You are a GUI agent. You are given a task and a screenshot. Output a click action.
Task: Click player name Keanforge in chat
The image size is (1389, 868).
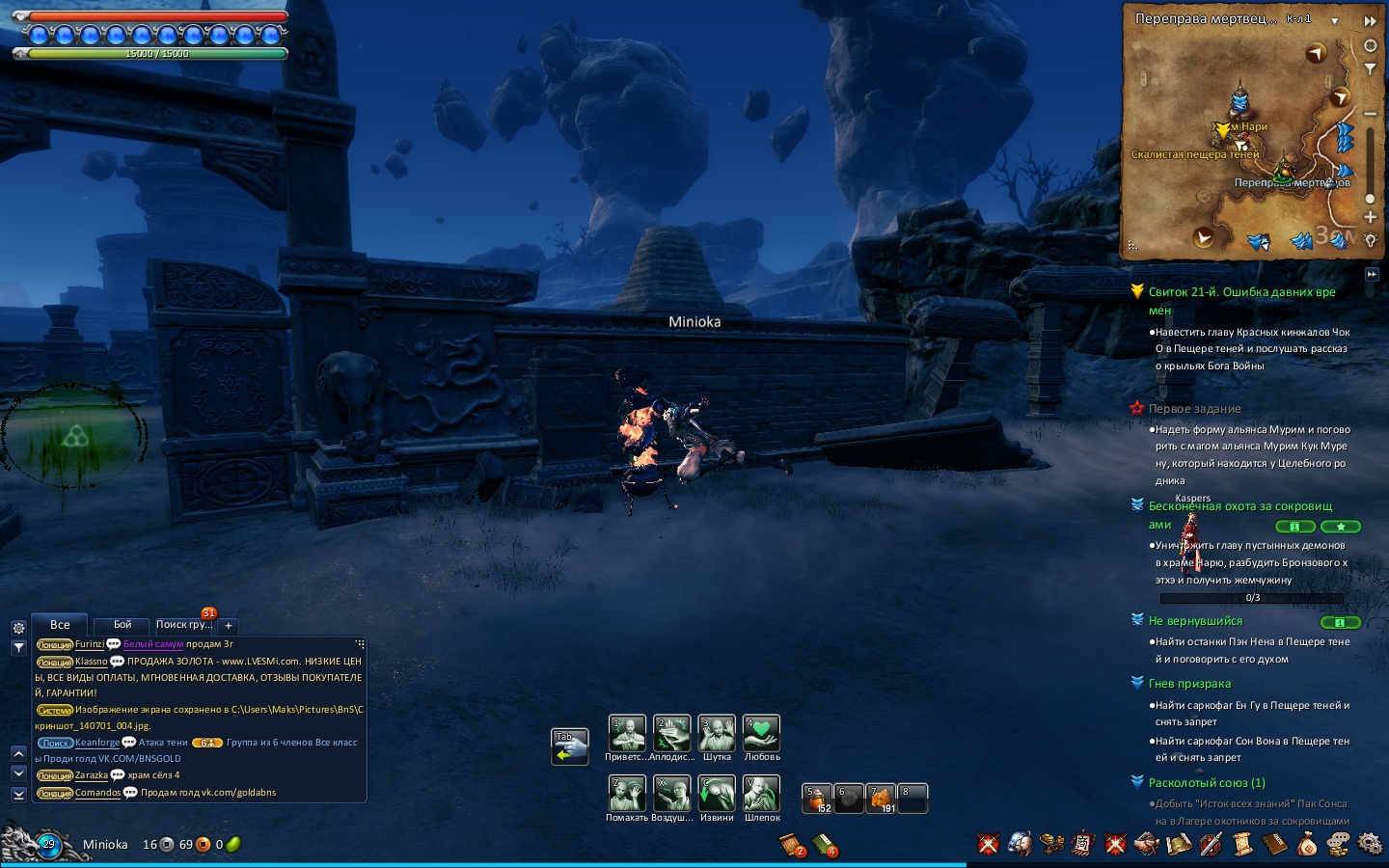[97, 743]
